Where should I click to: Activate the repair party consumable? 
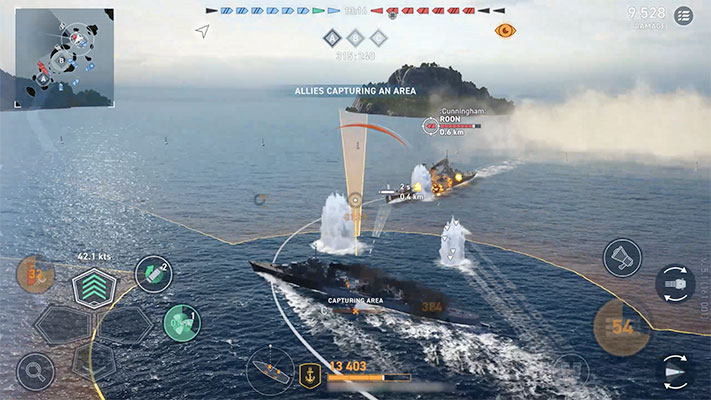(153, 273)
